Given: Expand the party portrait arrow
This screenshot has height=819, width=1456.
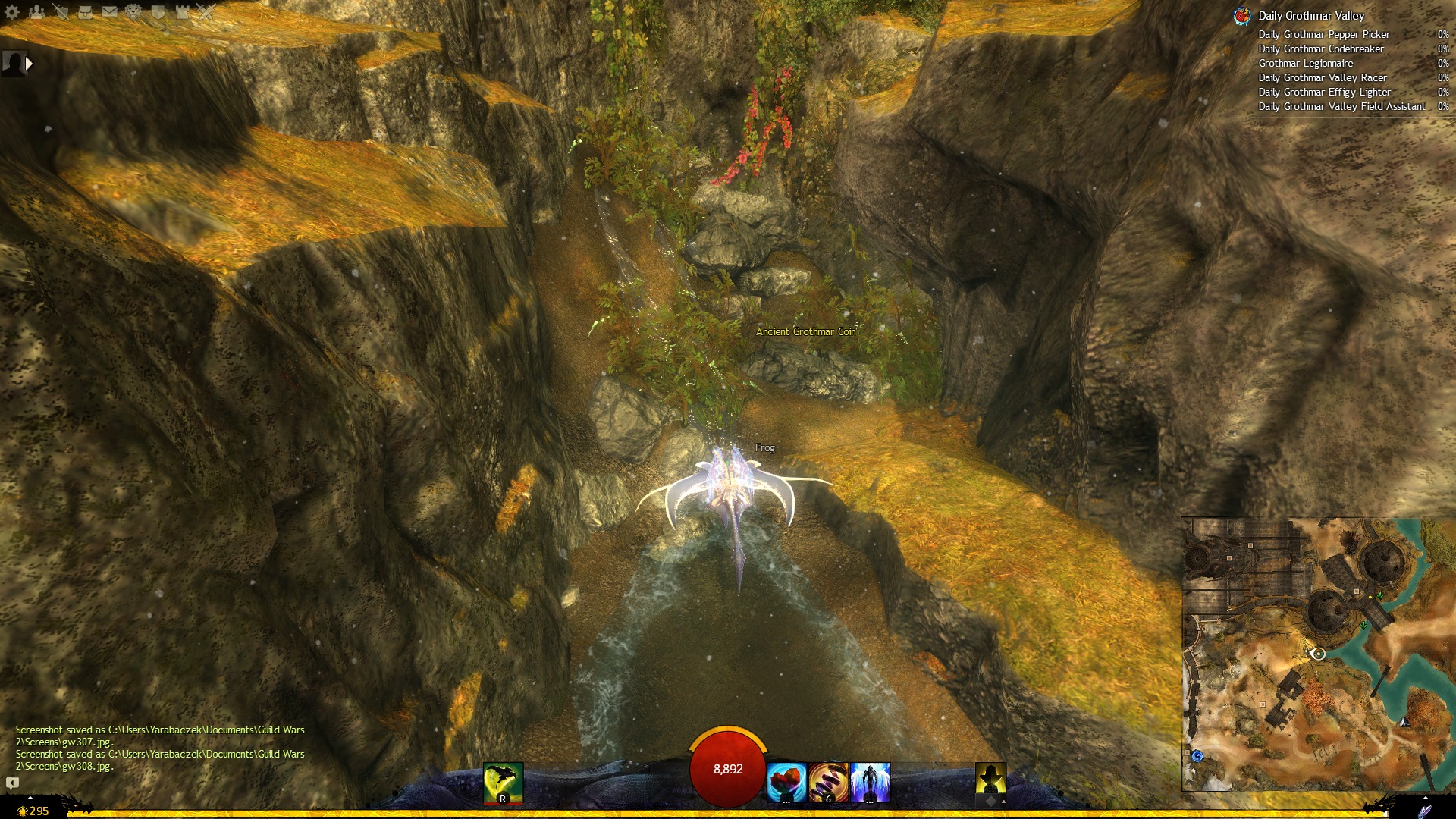Looking at the screenshot, I should pyautogui.click(x=29, y=64).
